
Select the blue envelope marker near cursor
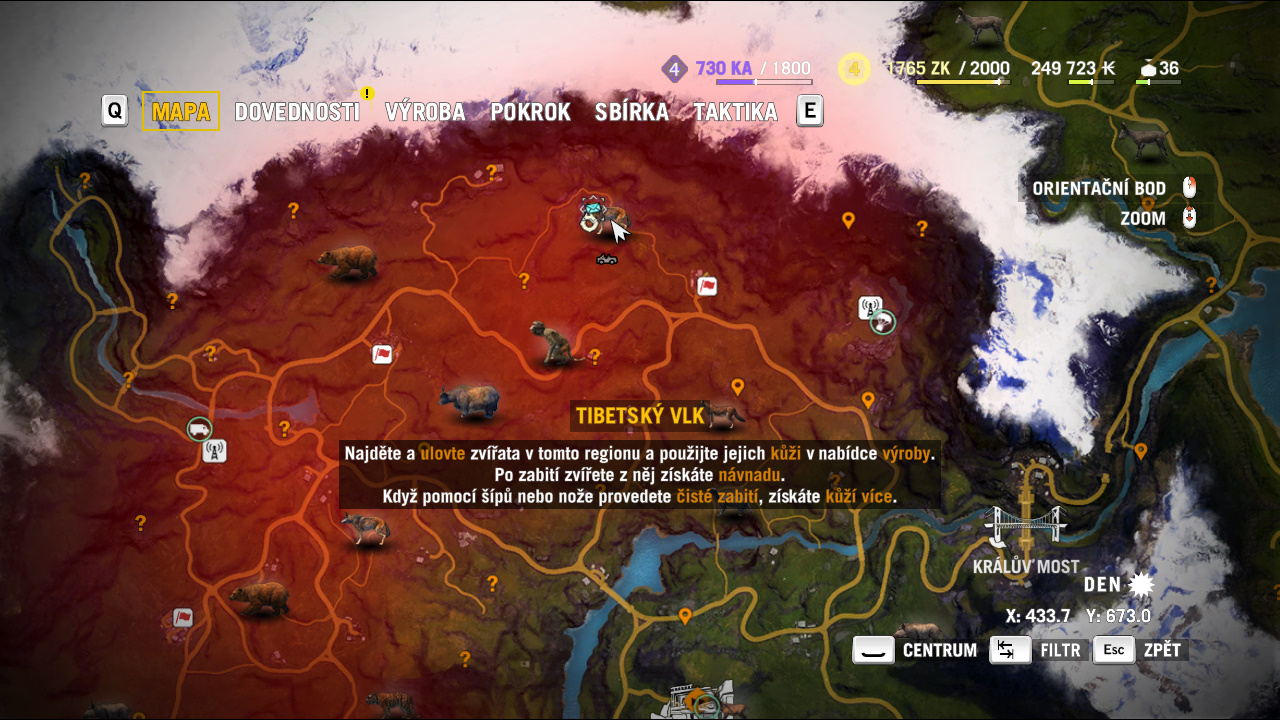tap(593, 207)
